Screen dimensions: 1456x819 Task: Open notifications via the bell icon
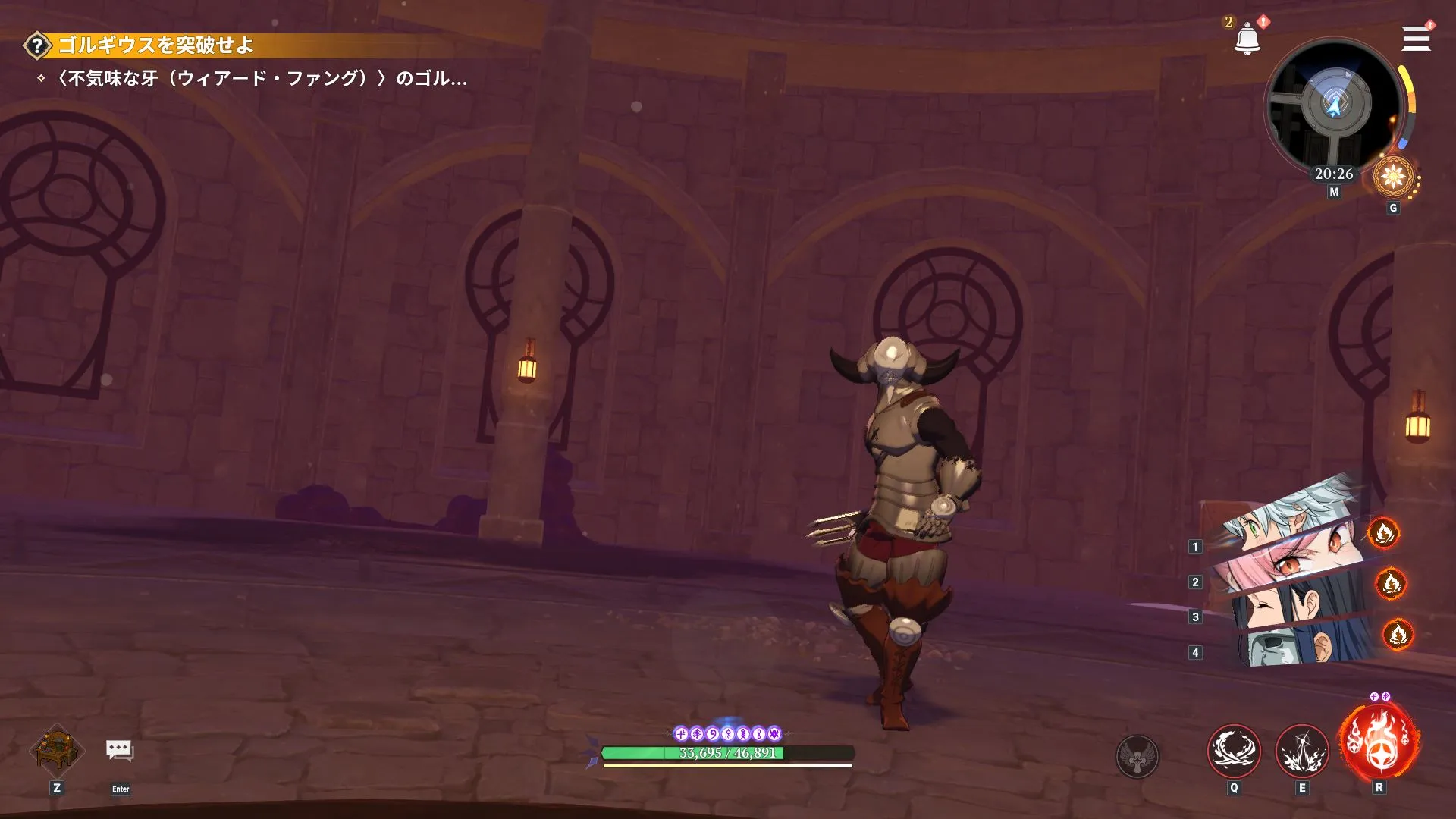click(1246, 39)
